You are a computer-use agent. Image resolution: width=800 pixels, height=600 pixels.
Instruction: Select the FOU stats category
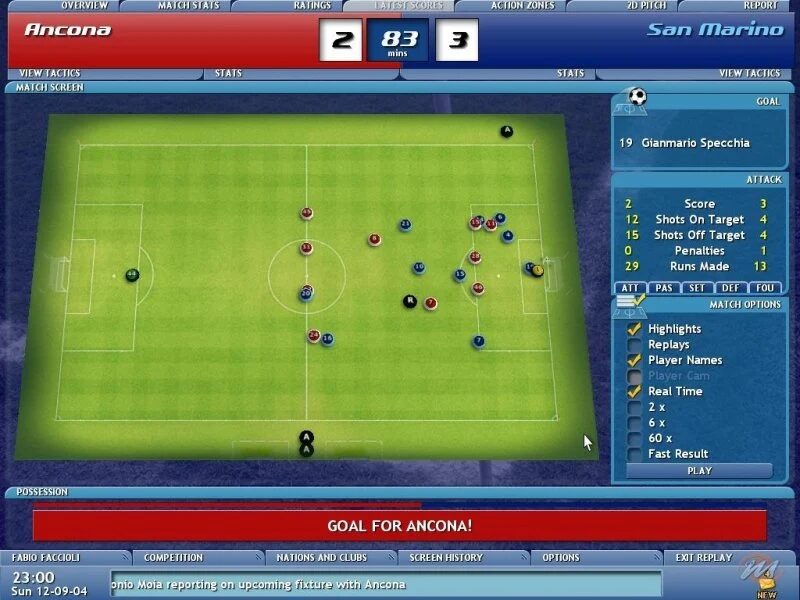pyautogui.click(x=765, y=288)
